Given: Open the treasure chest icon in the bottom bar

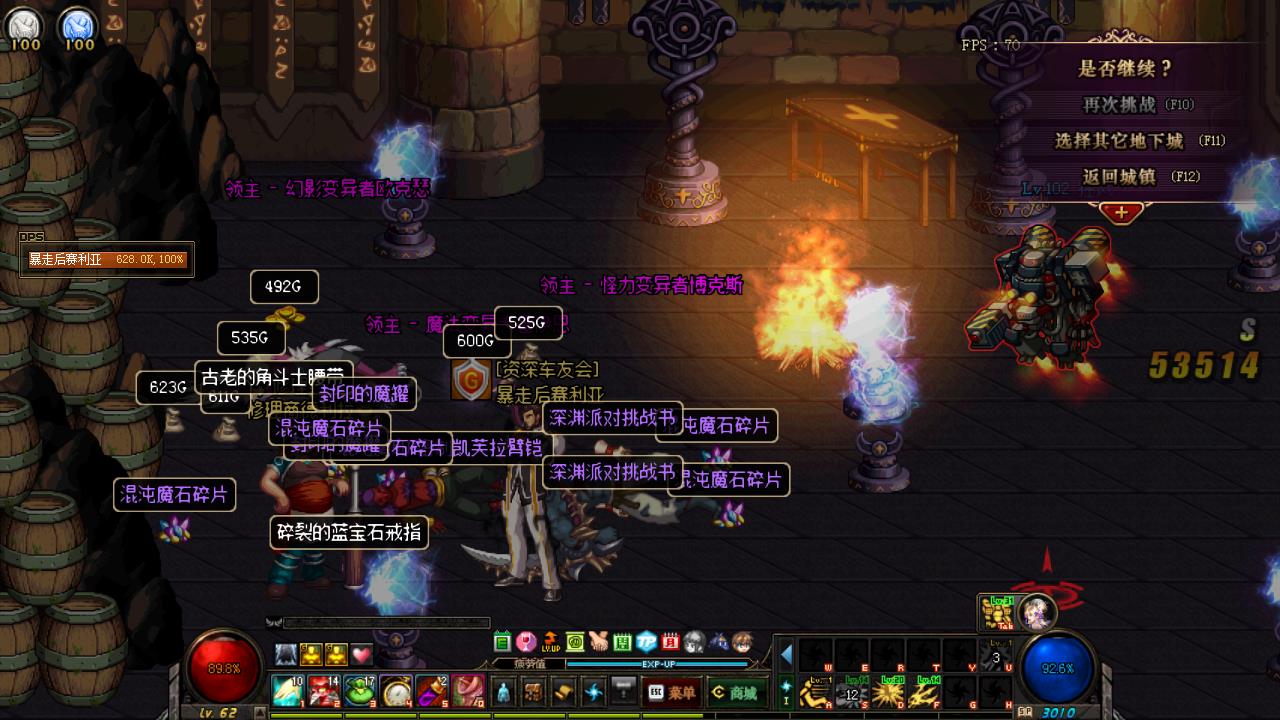Looking at the screenshot, I should click(534, 692).
